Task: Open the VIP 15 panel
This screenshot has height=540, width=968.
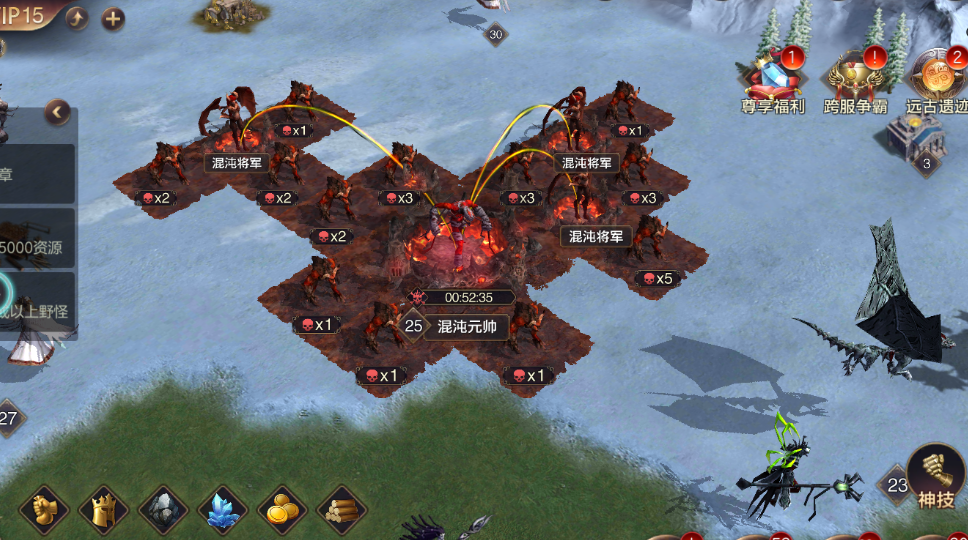Action: 24,16
